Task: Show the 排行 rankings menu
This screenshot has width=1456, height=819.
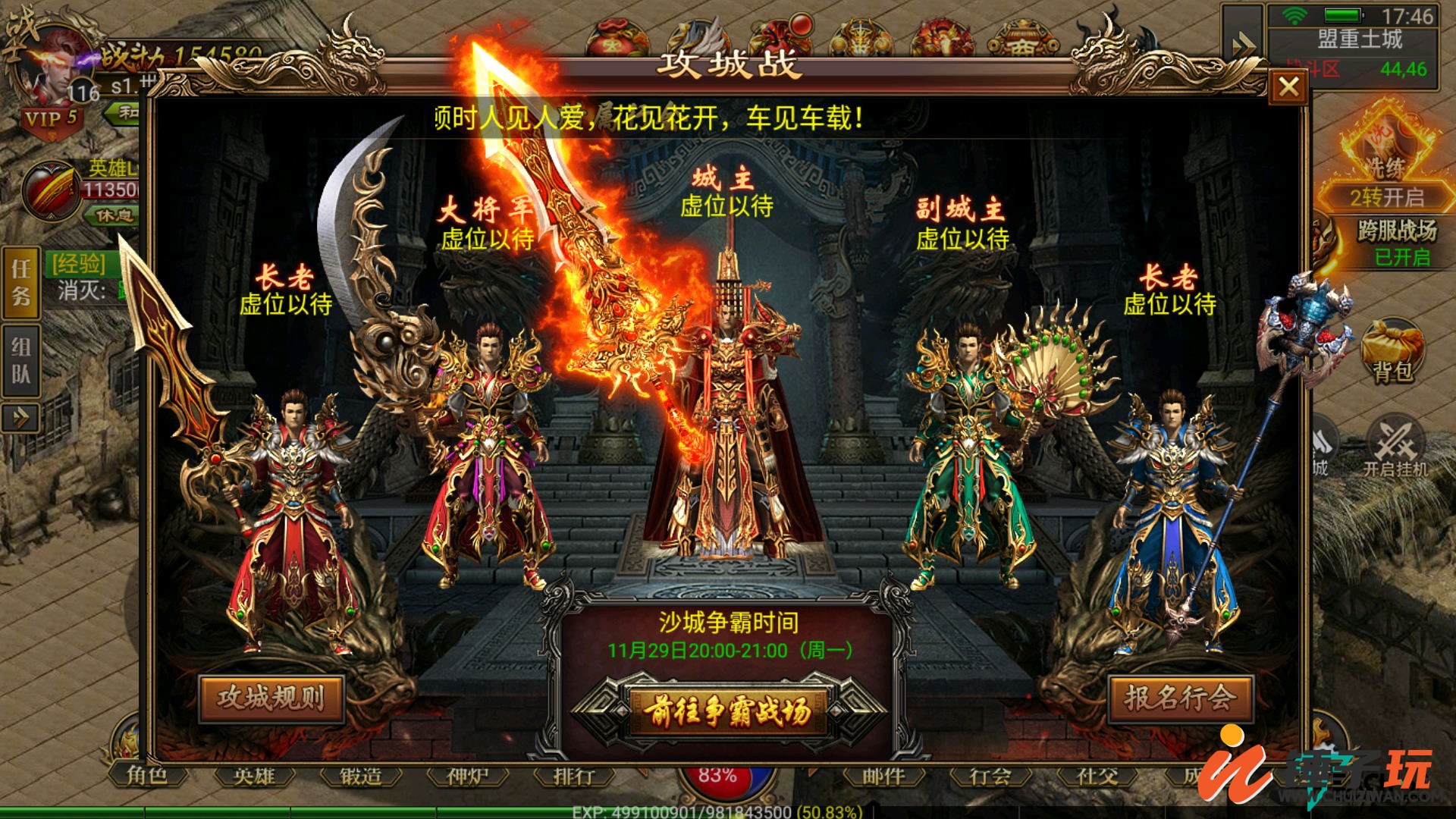Action: 574,776
